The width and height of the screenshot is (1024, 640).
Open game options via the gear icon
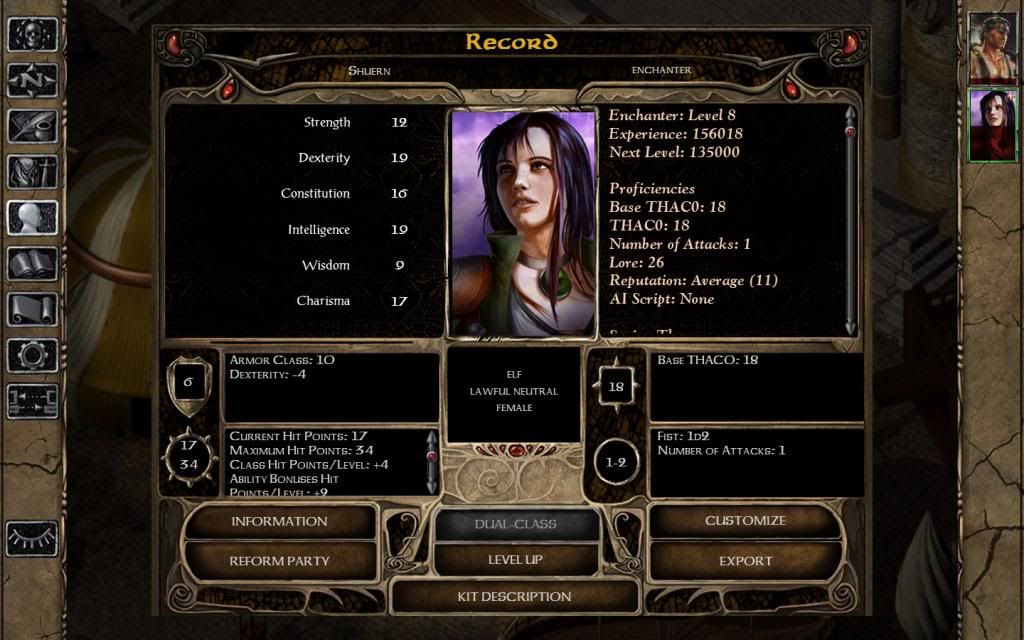(32, 355)
